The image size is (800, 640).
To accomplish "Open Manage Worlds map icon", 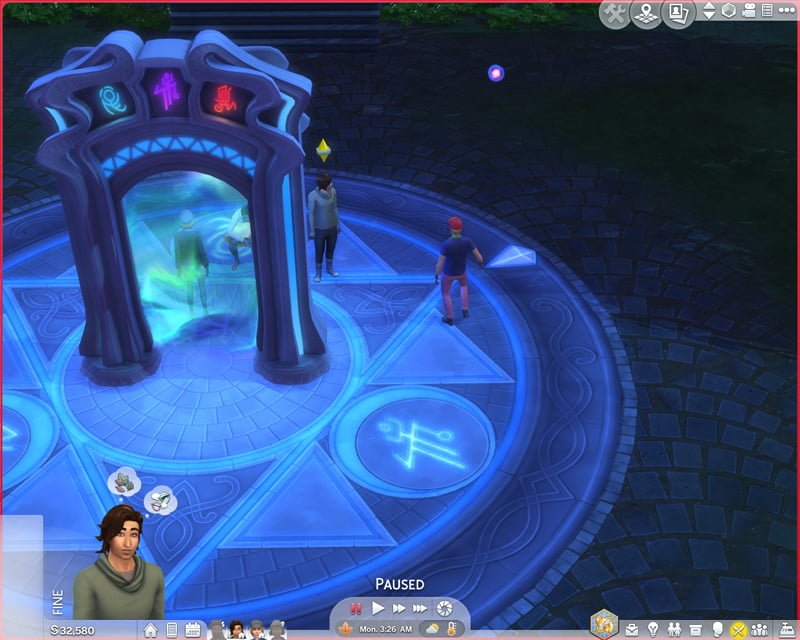I will [x=646, y=14].
